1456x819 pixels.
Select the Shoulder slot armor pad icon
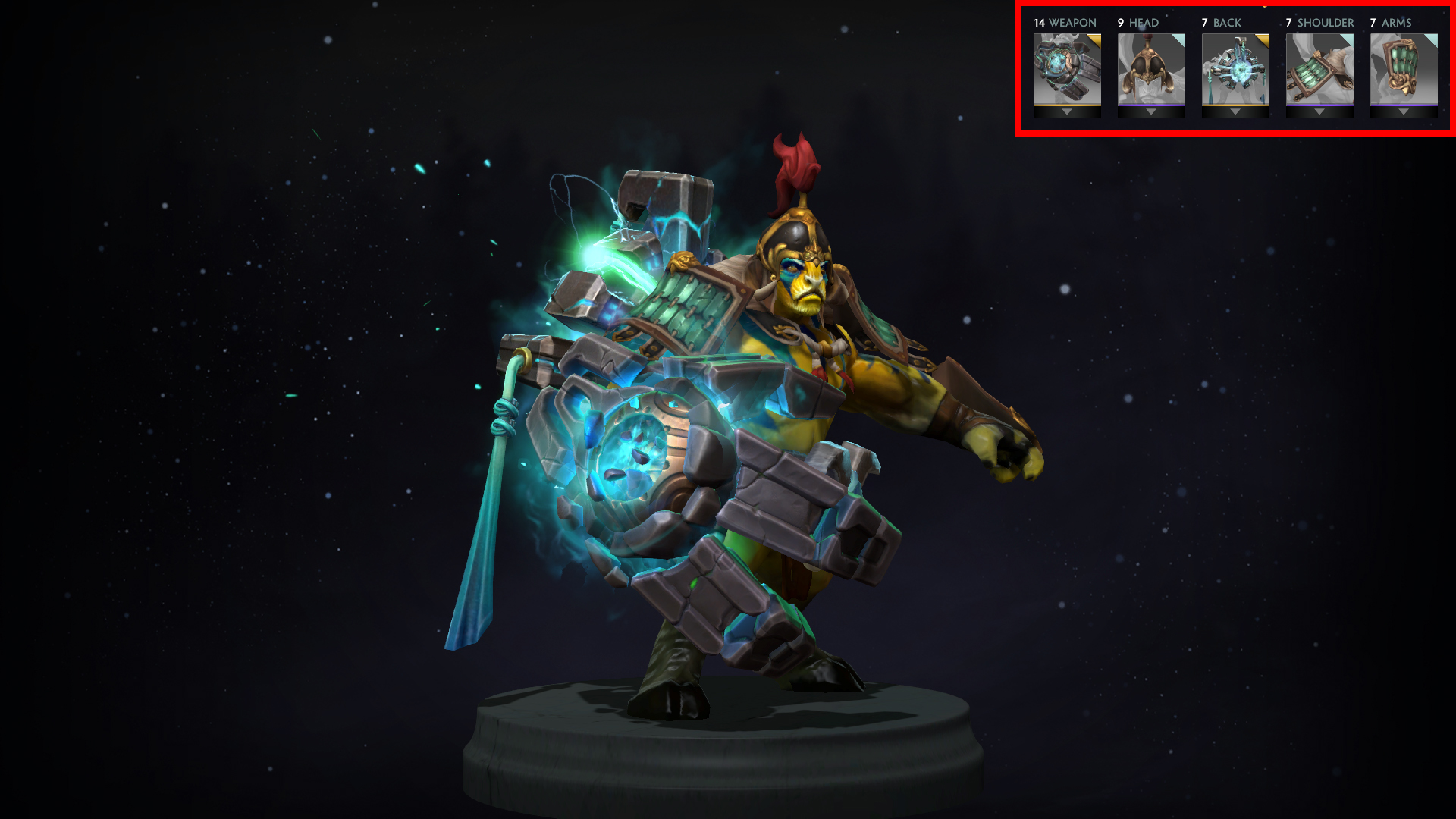1321,67
